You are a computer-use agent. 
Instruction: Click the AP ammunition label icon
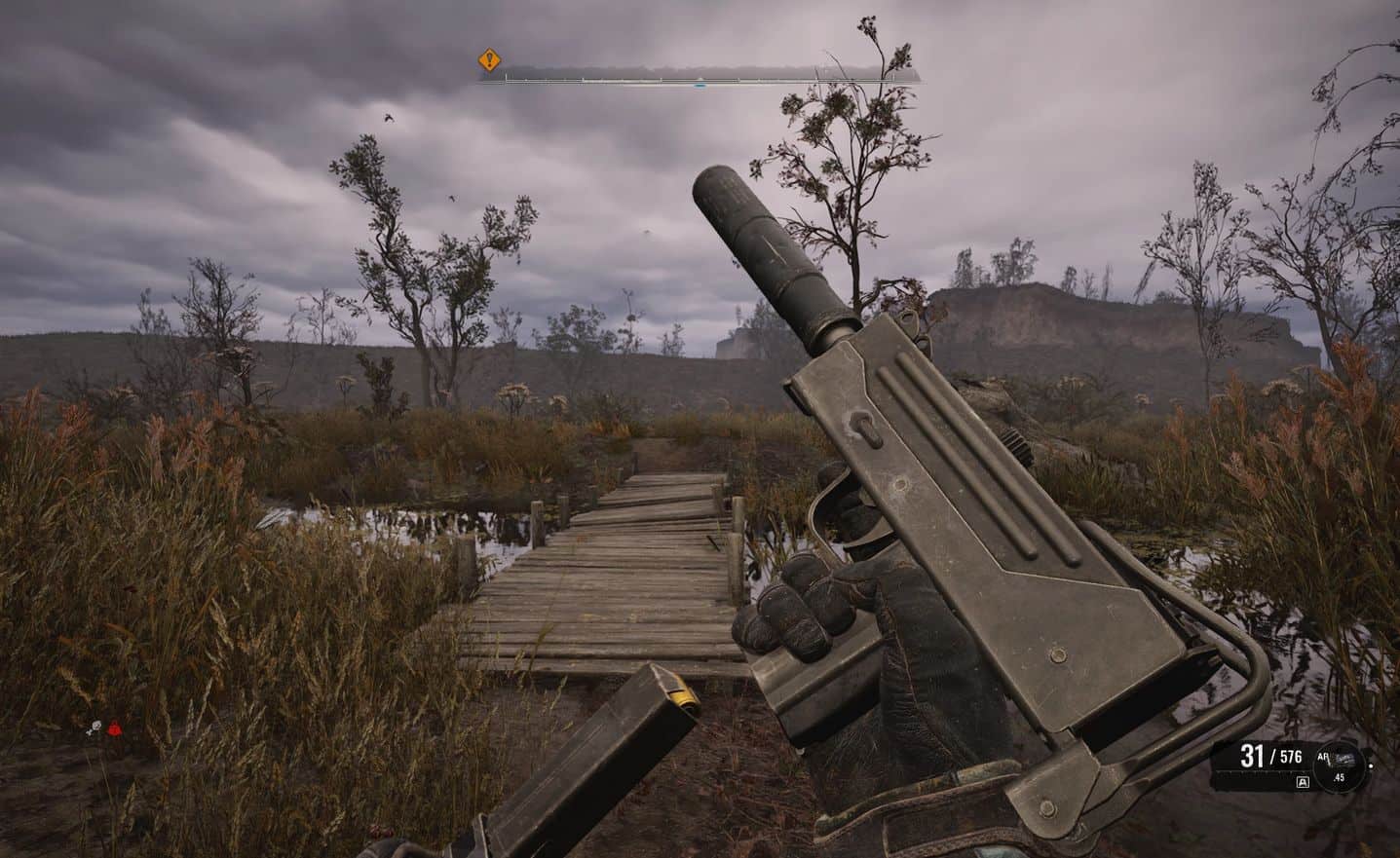click(x=1325, y=756)
